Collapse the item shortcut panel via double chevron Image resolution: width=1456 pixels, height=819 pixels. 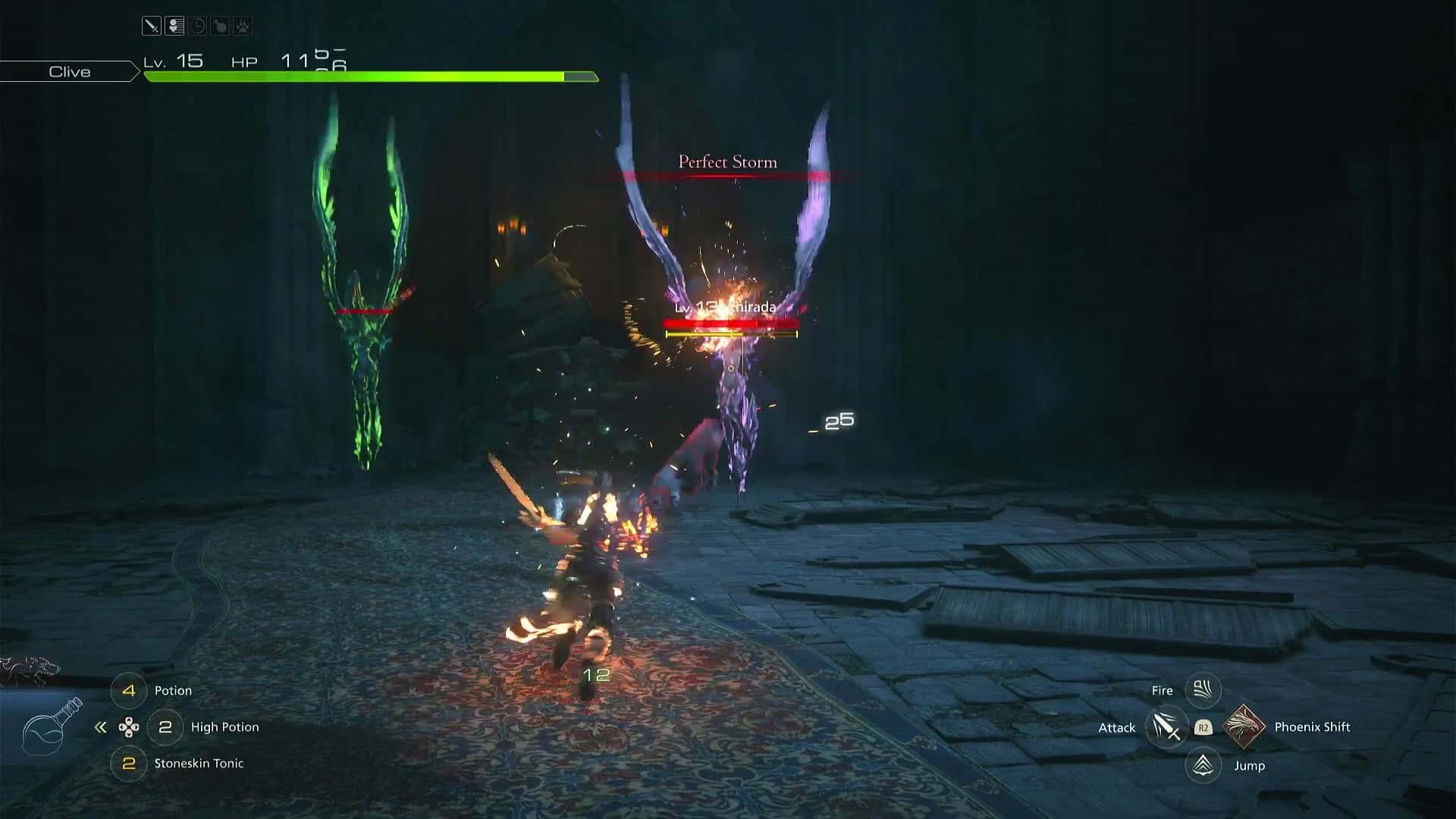[x=99, y=727]
